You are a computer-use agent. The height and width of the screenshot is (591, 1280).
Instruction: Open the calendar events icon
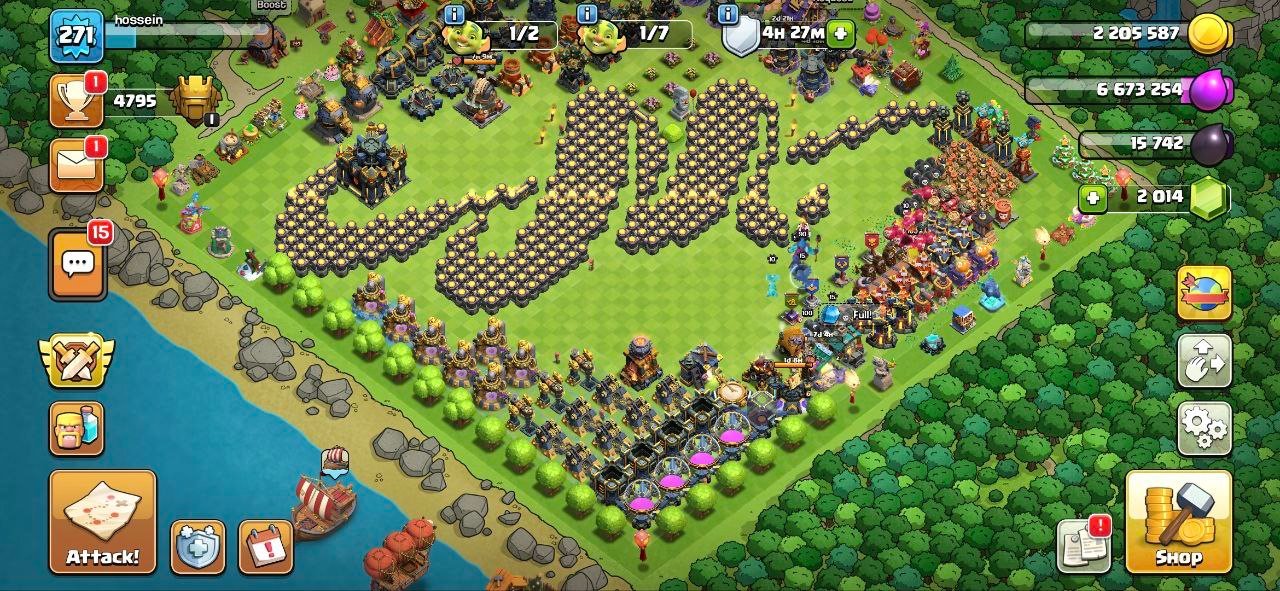(265, 547)
